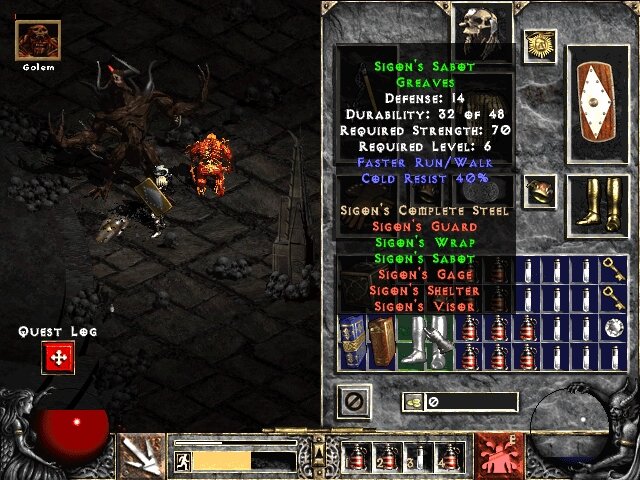The height and width of the screenshot is (480, 640).
Task: Open the right-click skill selector
Action: [x=497, y=456]
